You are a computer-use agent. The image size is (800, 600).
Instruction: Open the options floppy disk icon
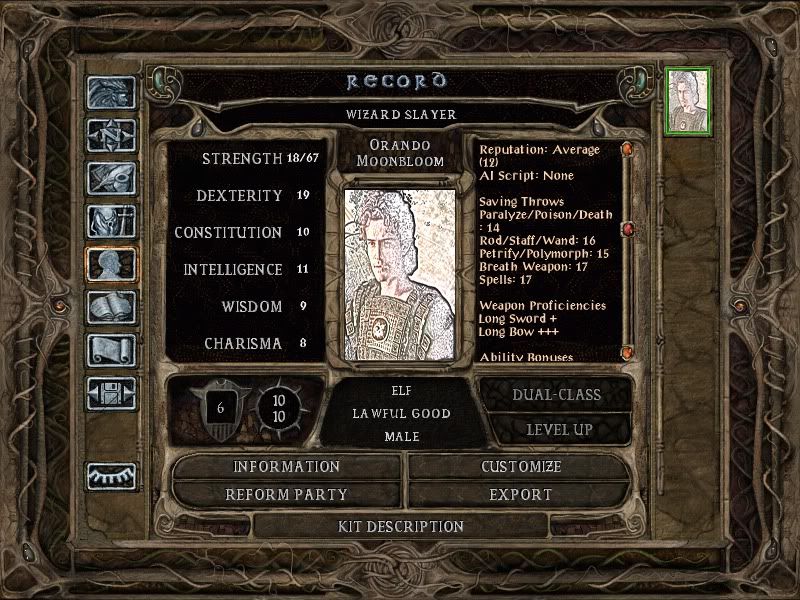click(x=111, y=392)
